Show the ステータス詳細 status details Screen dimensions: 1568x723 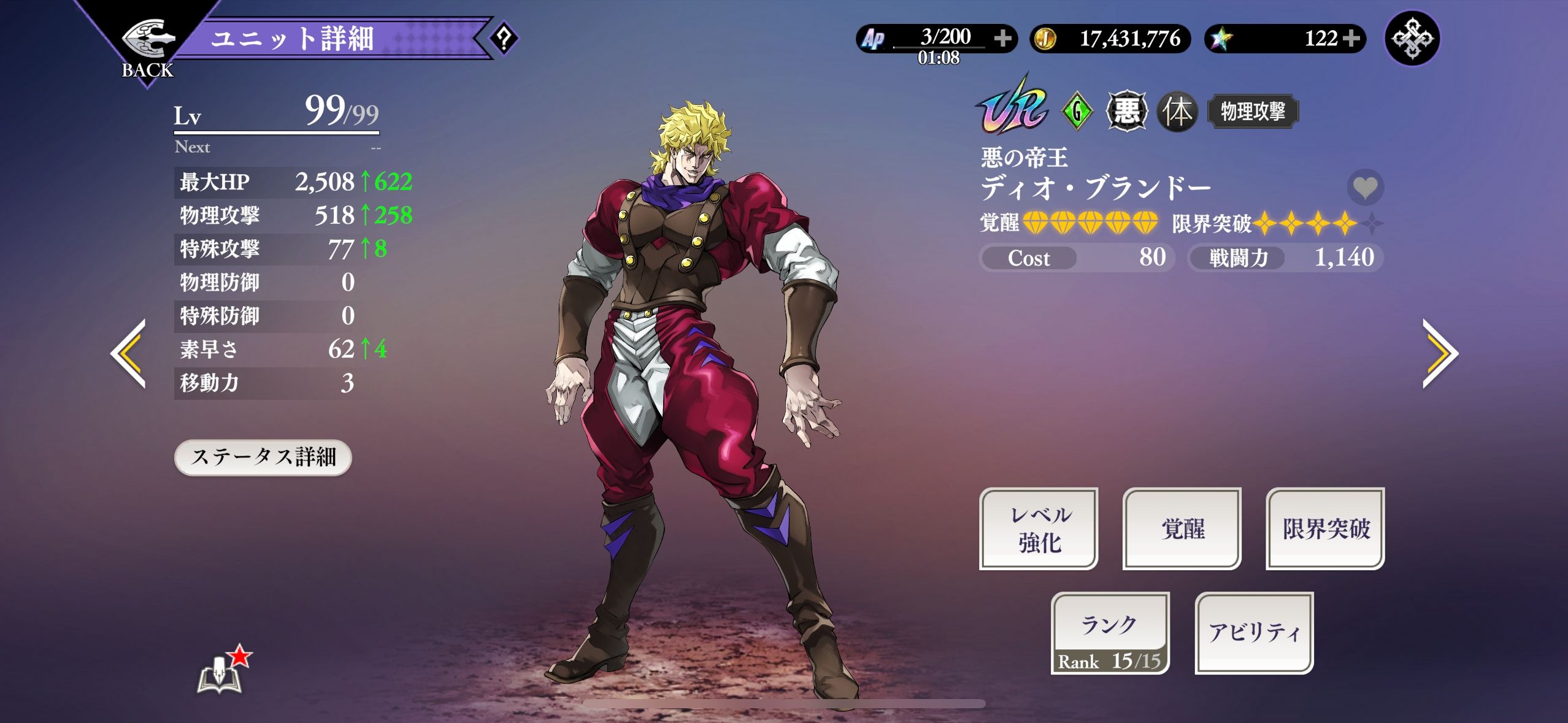click(263, 457)
